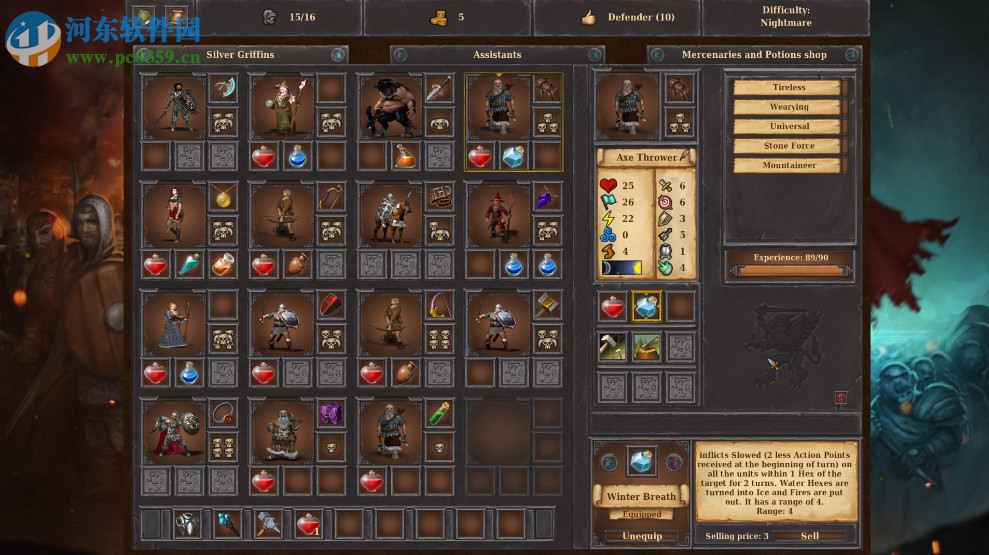Unequip the Winter Breath potion
989x555 pixels.
point(641,536)
